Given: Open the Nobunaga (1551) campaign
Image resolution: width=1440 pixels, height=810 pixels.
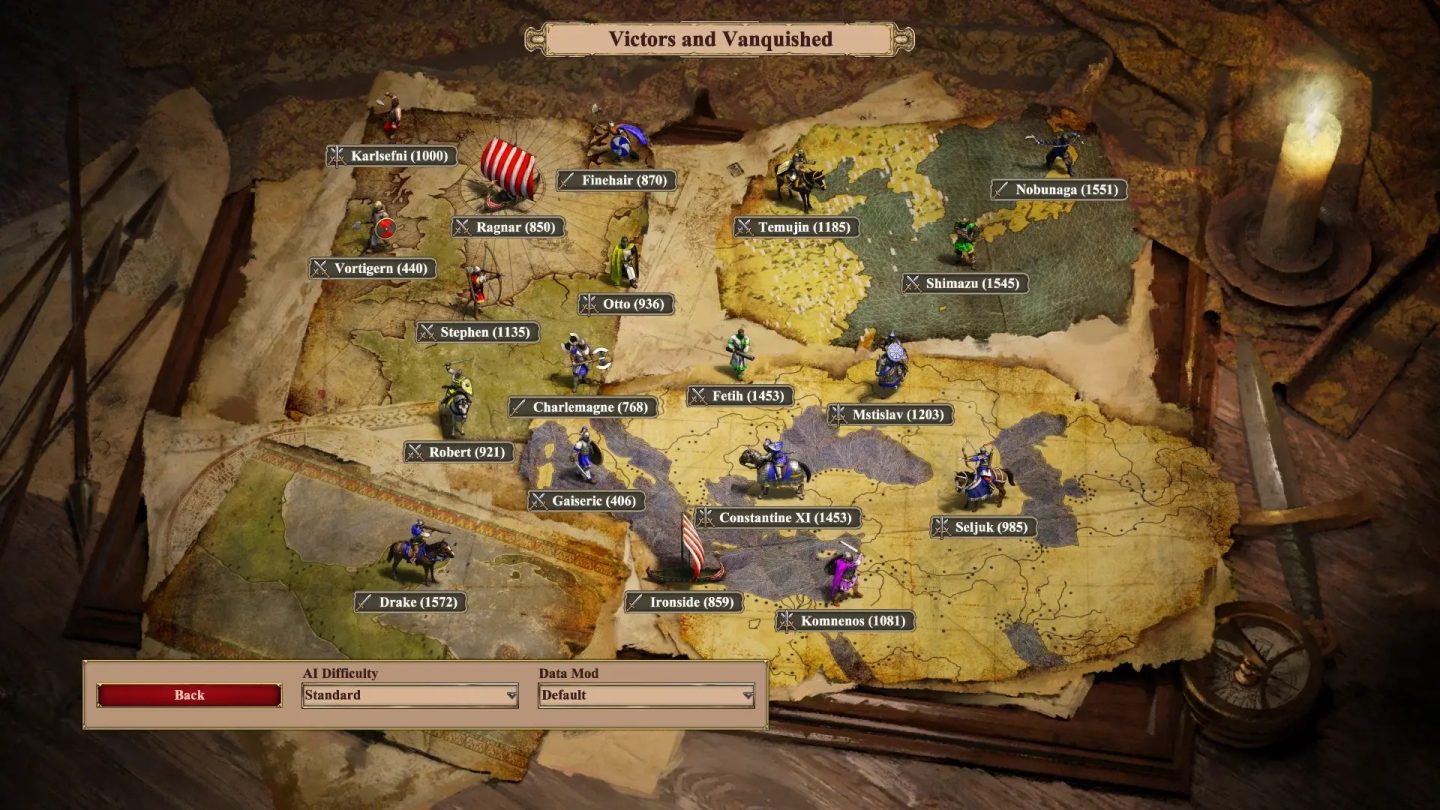Looking at the screenshot, I should 1060,188.
